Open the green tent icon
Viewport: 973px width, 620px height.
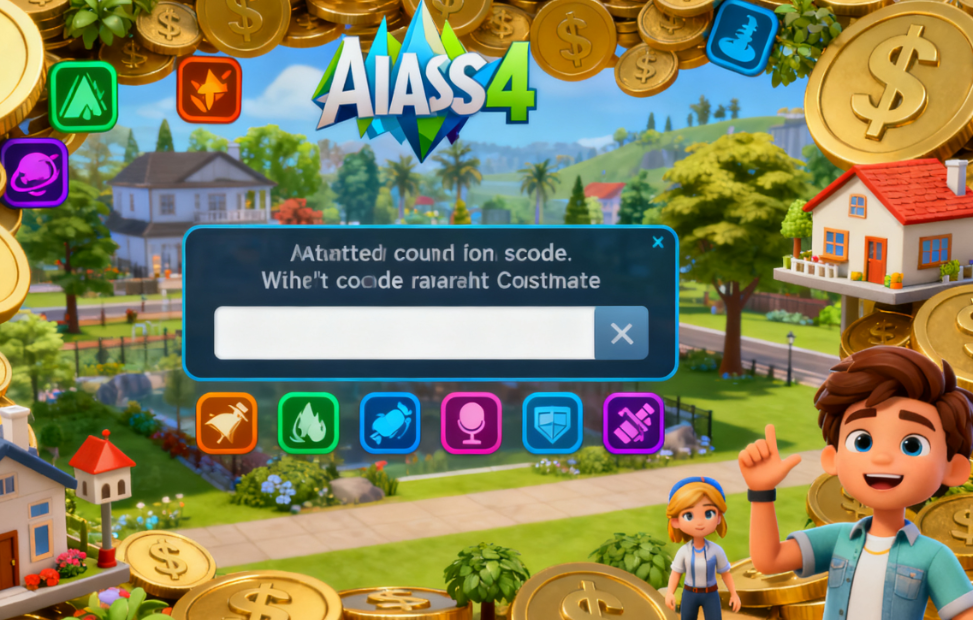pyautogui.click(x=84, y=96)
